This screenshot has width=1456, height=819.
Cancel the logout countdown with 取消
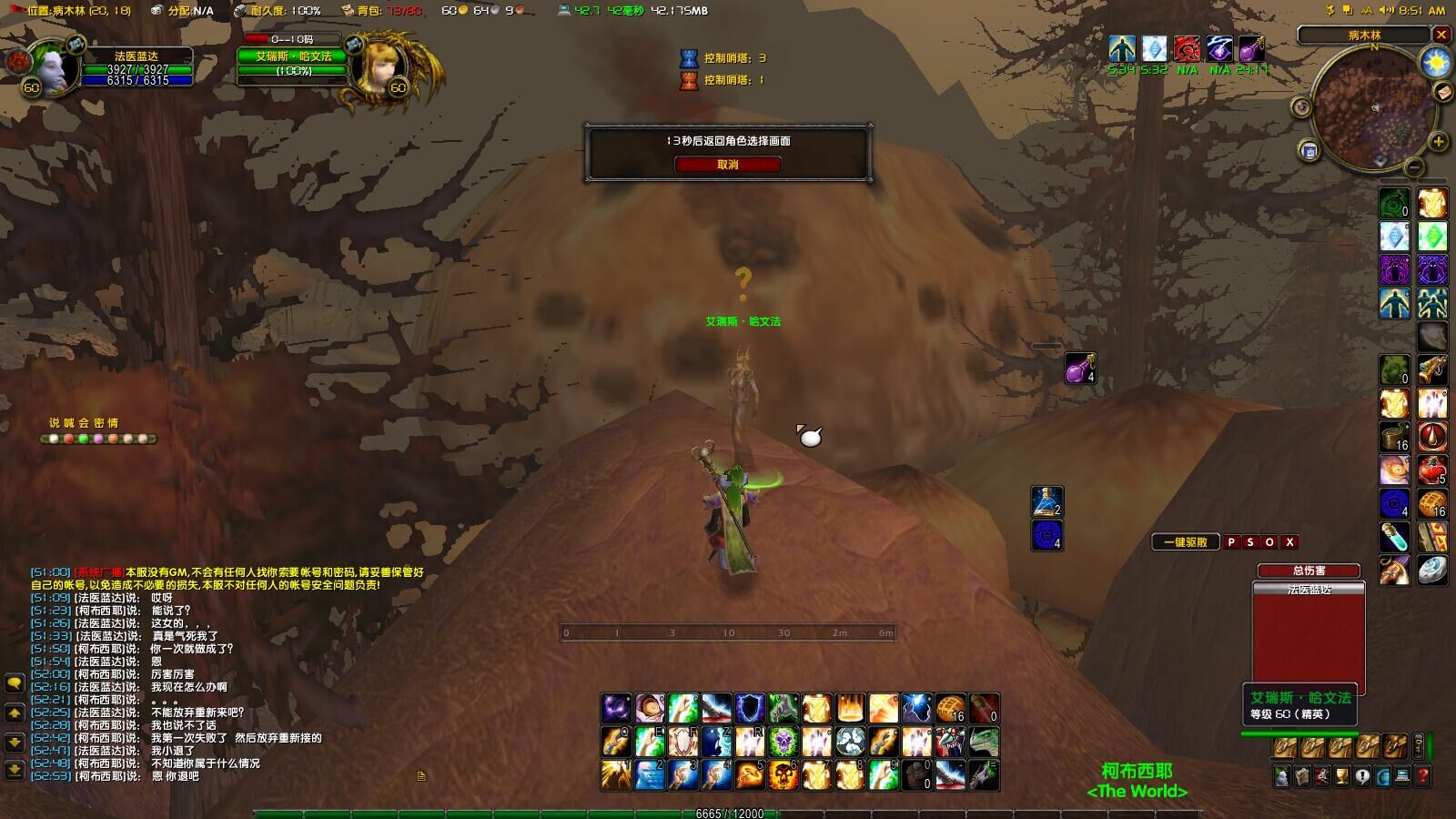coord(727,165)
